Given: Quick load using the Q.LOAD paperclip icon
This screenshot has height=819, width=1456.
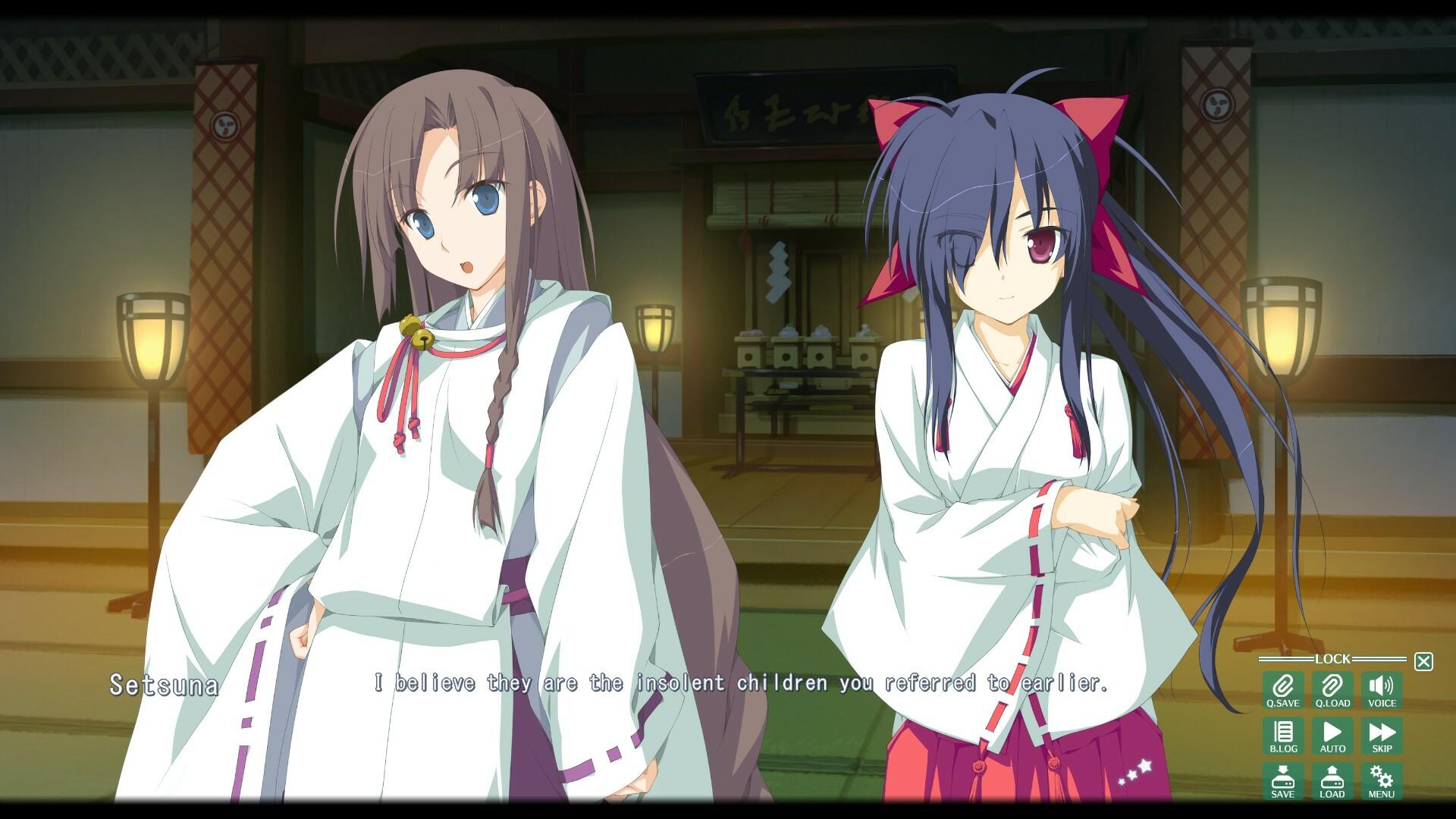Looking at the screenshot, I should [1332, 692].
